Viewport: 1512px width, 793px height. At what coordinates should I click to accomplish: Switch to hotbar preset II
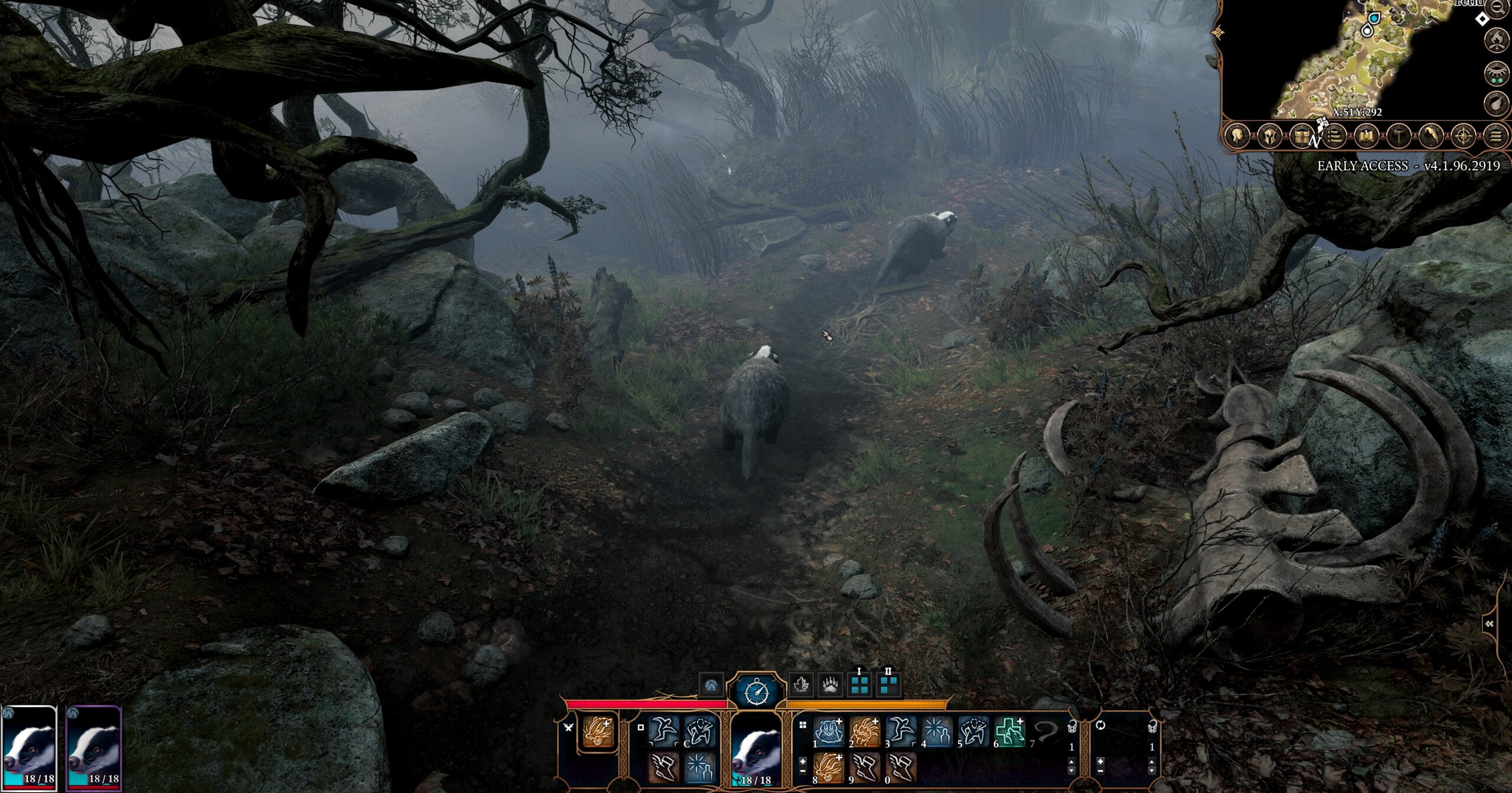coord(888,685)
